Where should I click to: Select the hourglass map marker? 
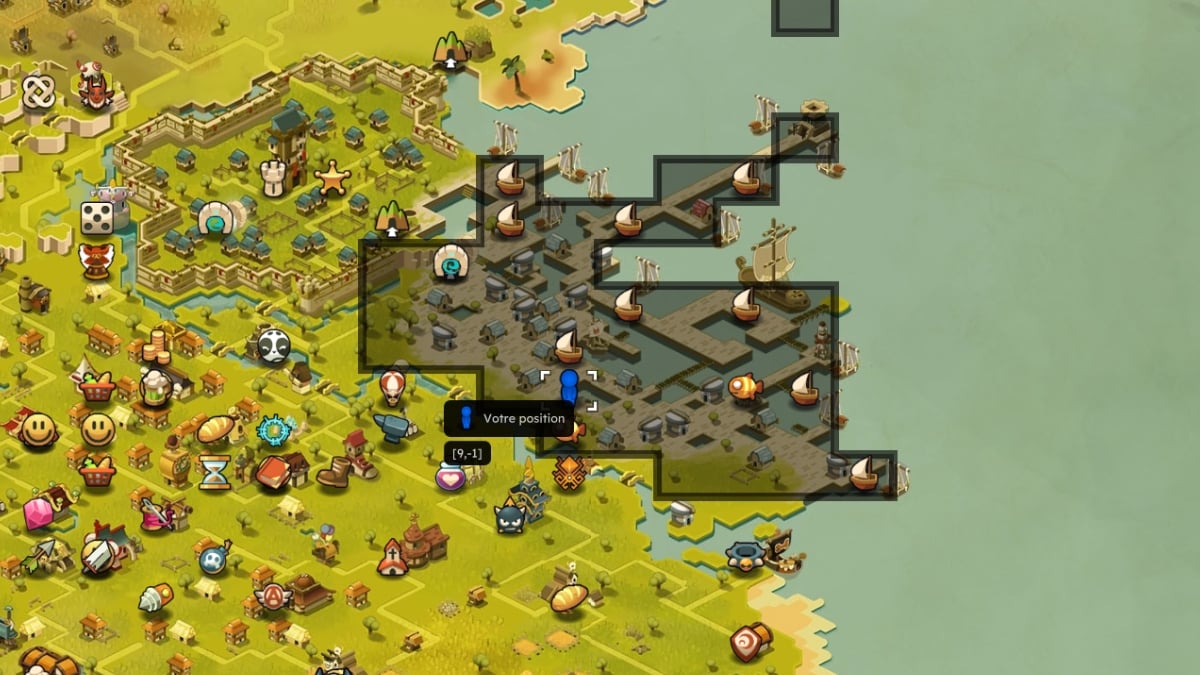click(214, 471)
